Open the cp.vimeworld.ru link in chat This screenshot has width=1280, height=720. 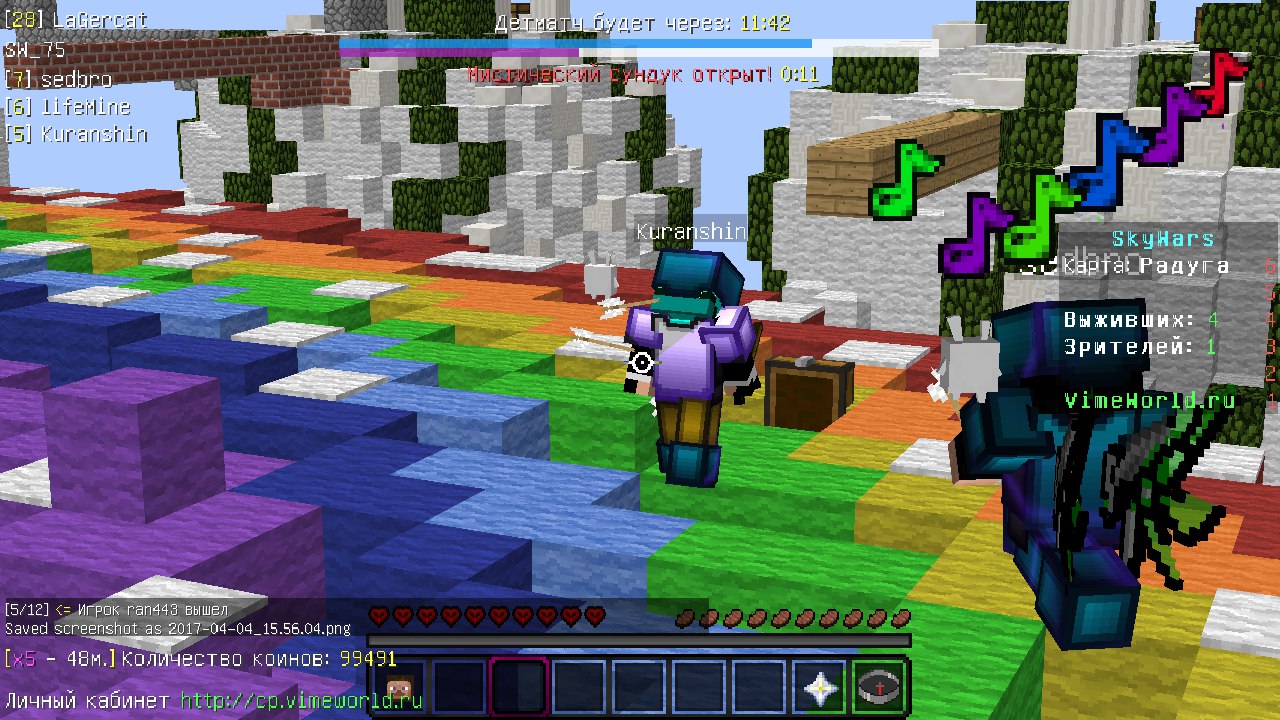[x=301, y=700]
